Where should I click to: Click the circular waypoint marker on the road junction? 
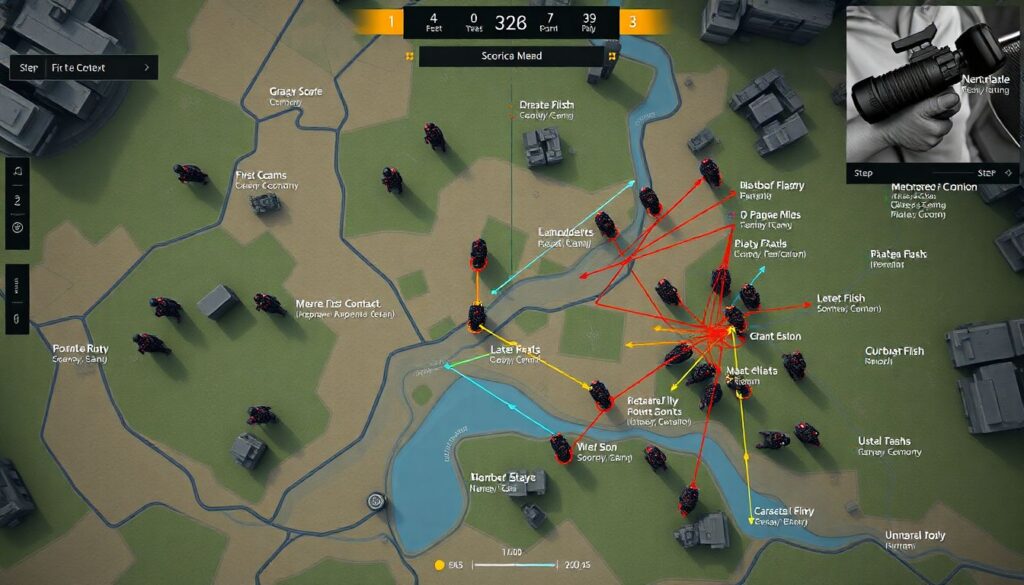[376, 501]
